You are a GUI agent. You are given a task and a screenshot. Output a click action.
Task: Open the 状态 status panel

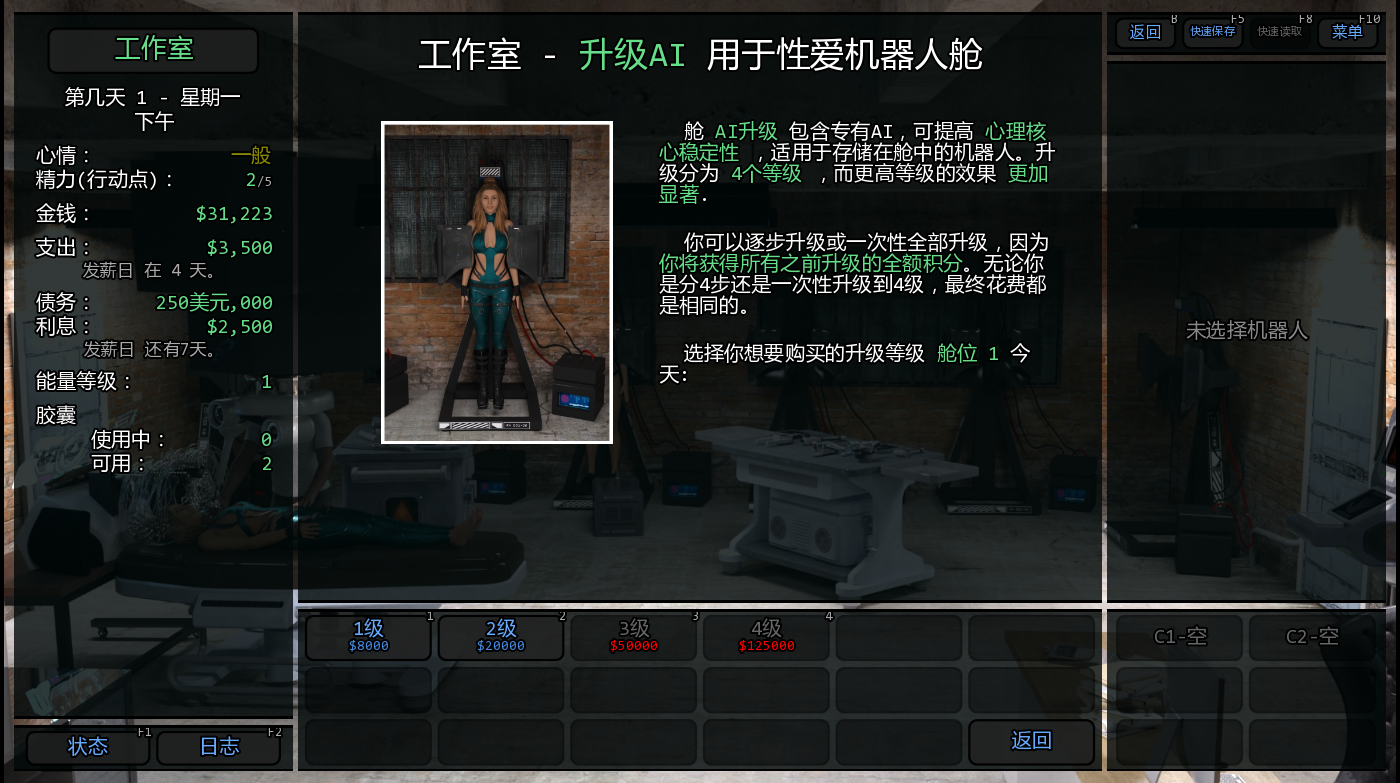click(x=88, y=747)
